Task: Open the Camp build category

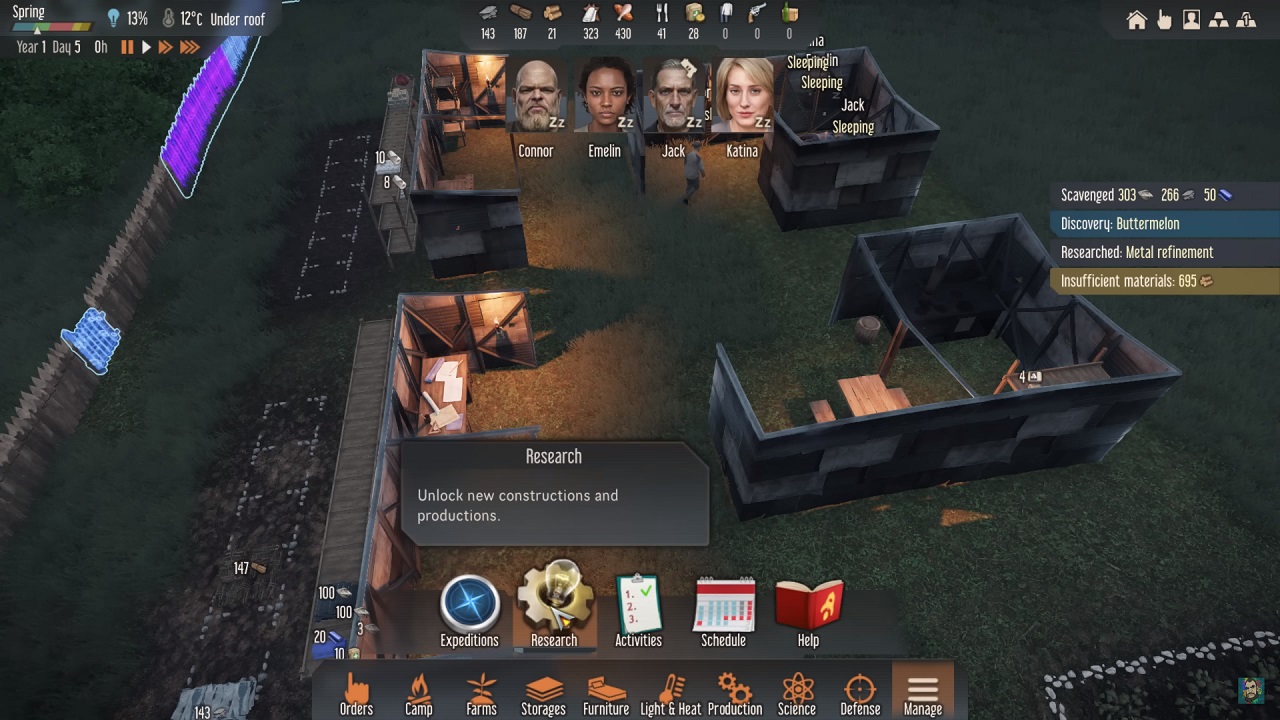Action: 419,693
